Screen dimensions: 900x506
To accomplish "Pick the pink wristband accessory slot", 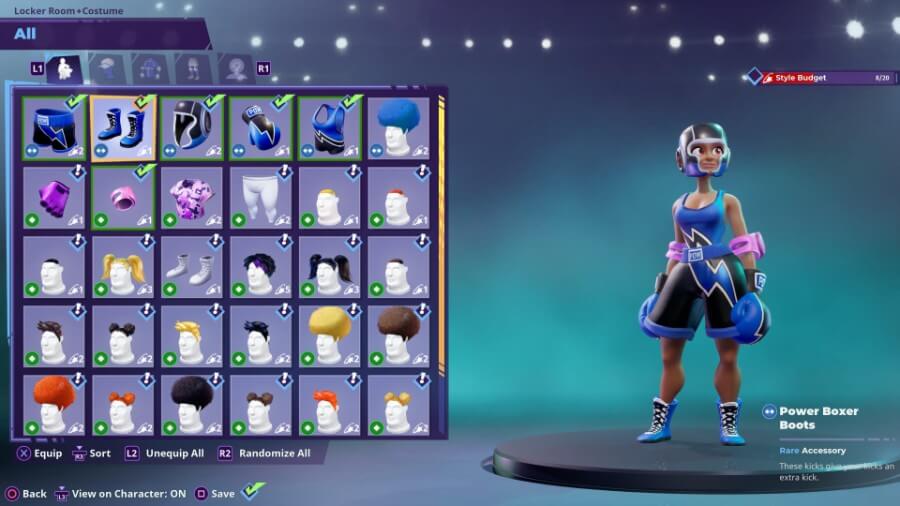I will pyautogui.click(x=122, y=197).
